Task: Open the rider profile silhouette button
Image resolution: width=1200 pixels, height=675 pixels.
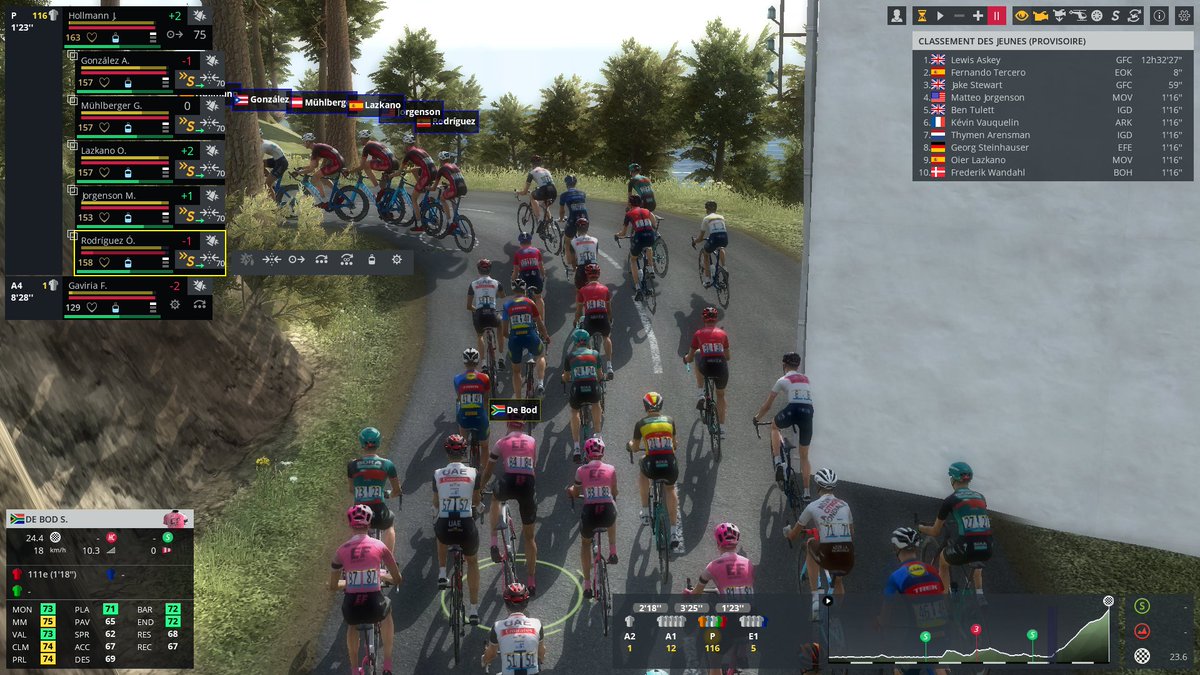Action: 897,16
